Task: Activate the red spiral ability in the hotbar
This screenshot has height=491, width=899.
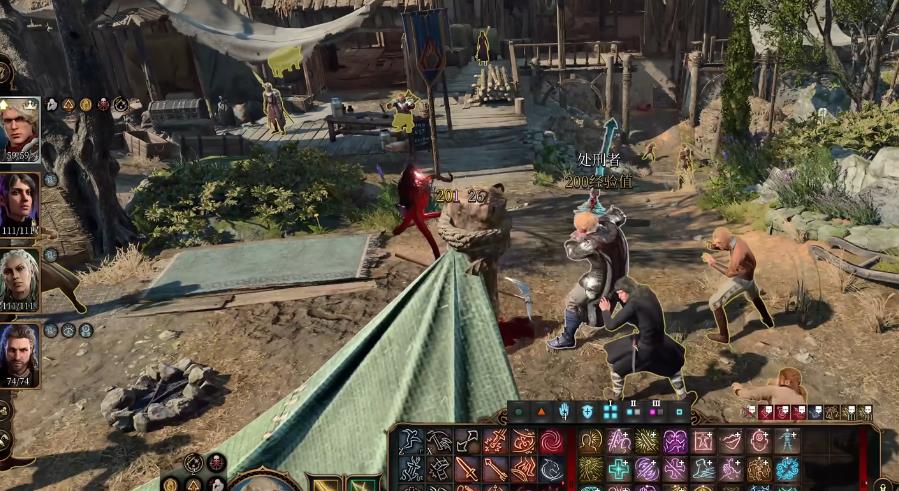Action: point(552,441)
